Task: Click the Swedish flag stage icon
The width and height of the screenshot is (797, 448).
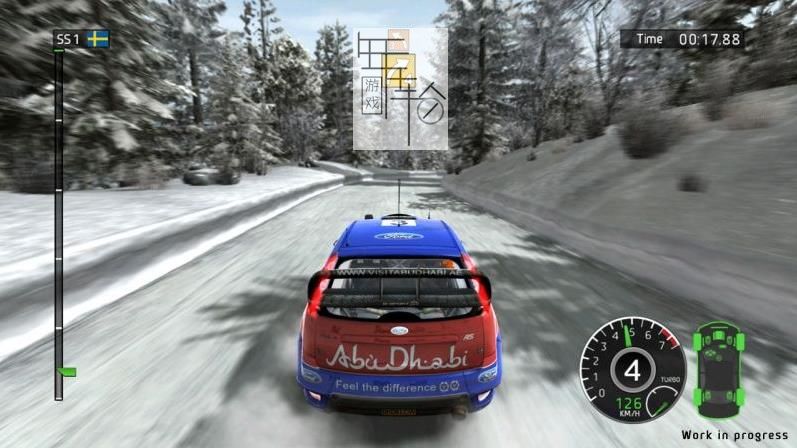Action: tap(97, 39)
